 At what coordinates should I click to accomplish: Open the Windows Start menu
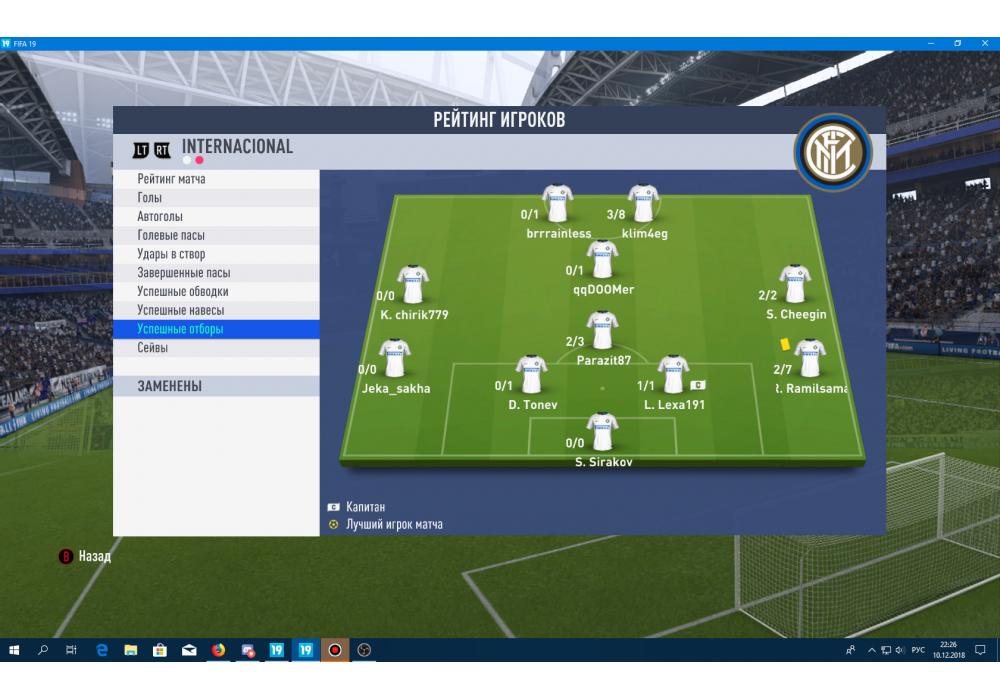tap(14, 650)
